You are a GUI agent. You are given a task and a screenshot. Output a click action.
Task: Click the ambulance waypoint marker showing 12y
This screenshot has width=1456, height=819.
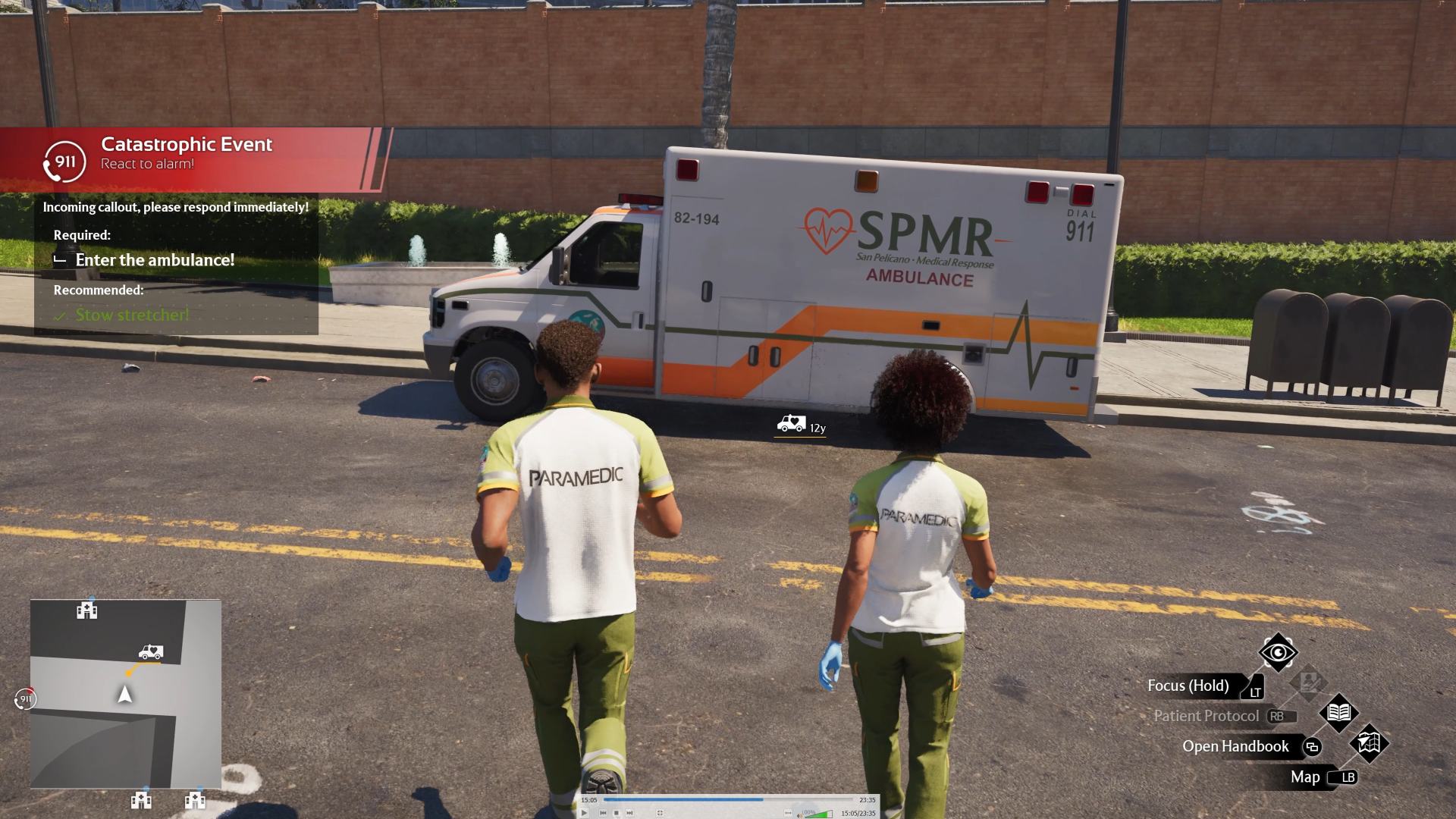pos(791,424)
